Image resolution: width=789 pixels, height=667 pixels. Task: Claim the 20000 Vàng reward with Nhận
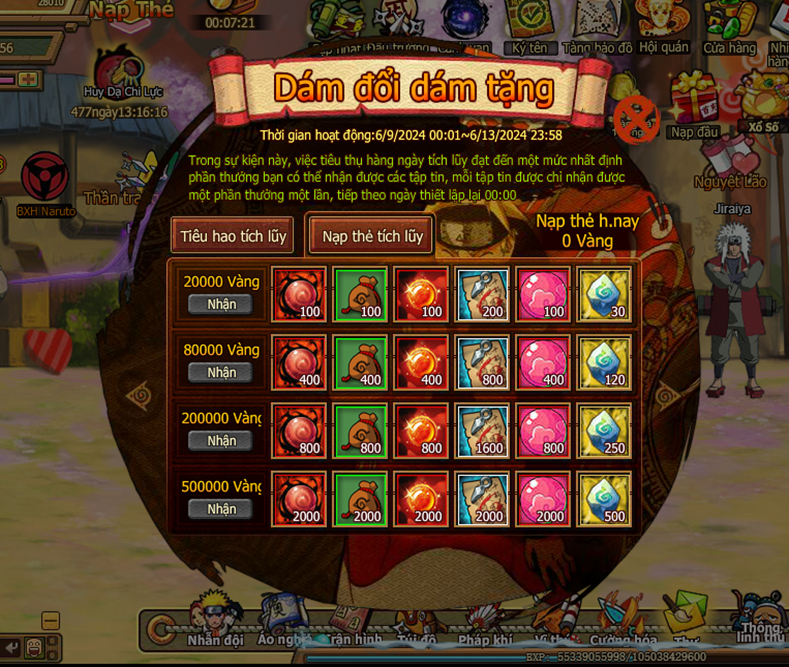coord(221,304)
